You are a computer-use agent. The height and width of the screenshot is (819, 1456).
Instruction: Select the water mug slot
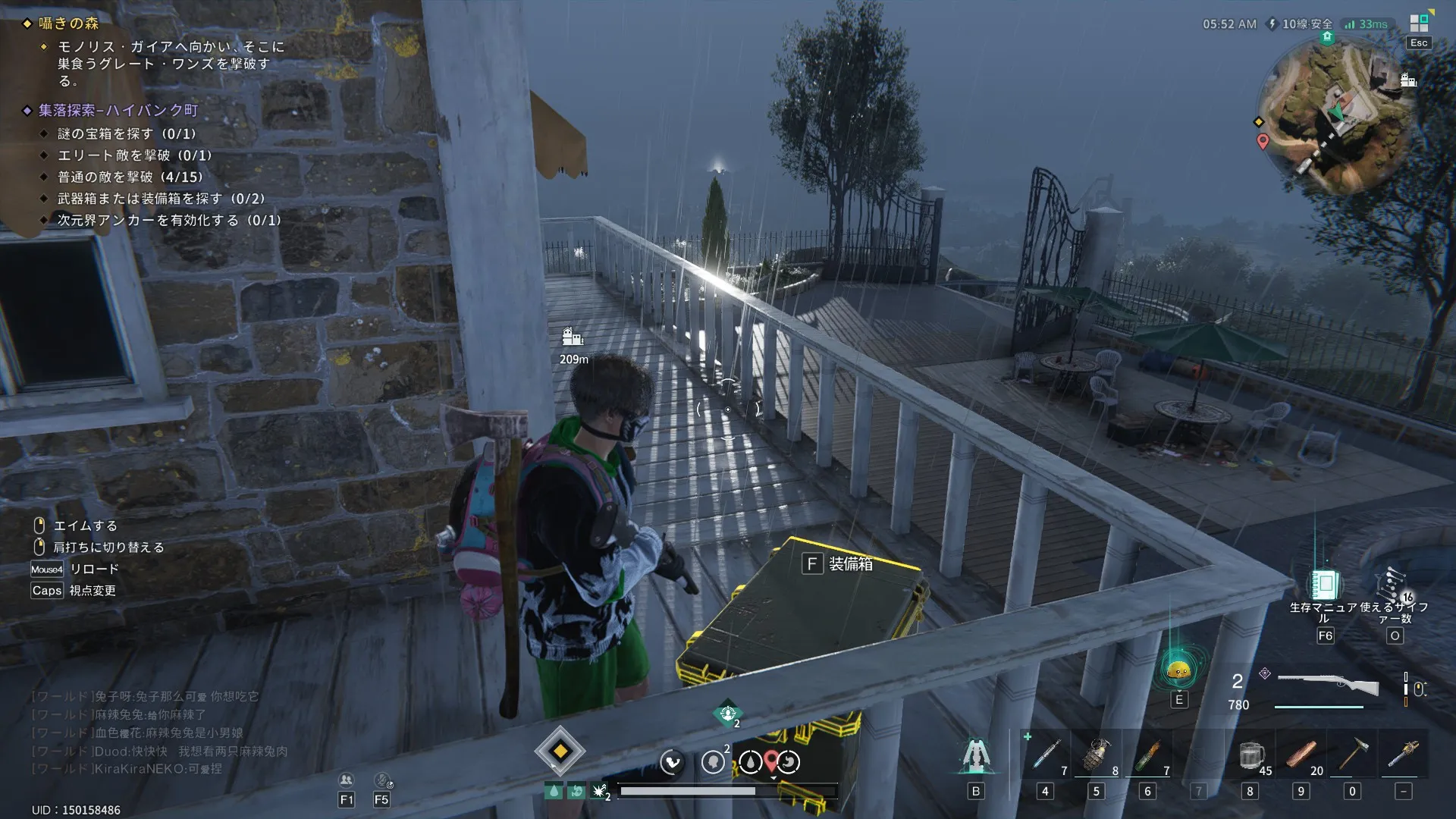1250,755
